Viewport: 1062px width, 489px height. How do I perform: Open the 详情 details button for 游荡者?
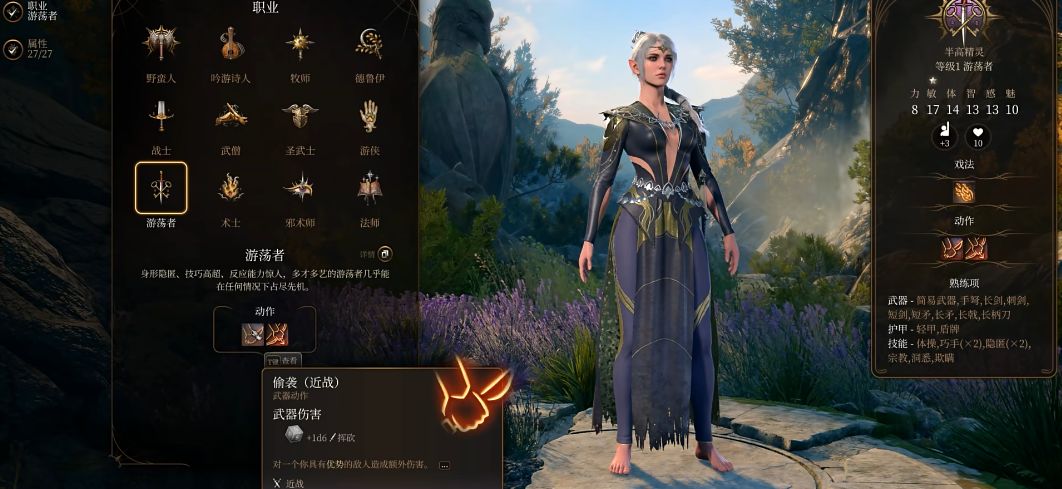384,255
